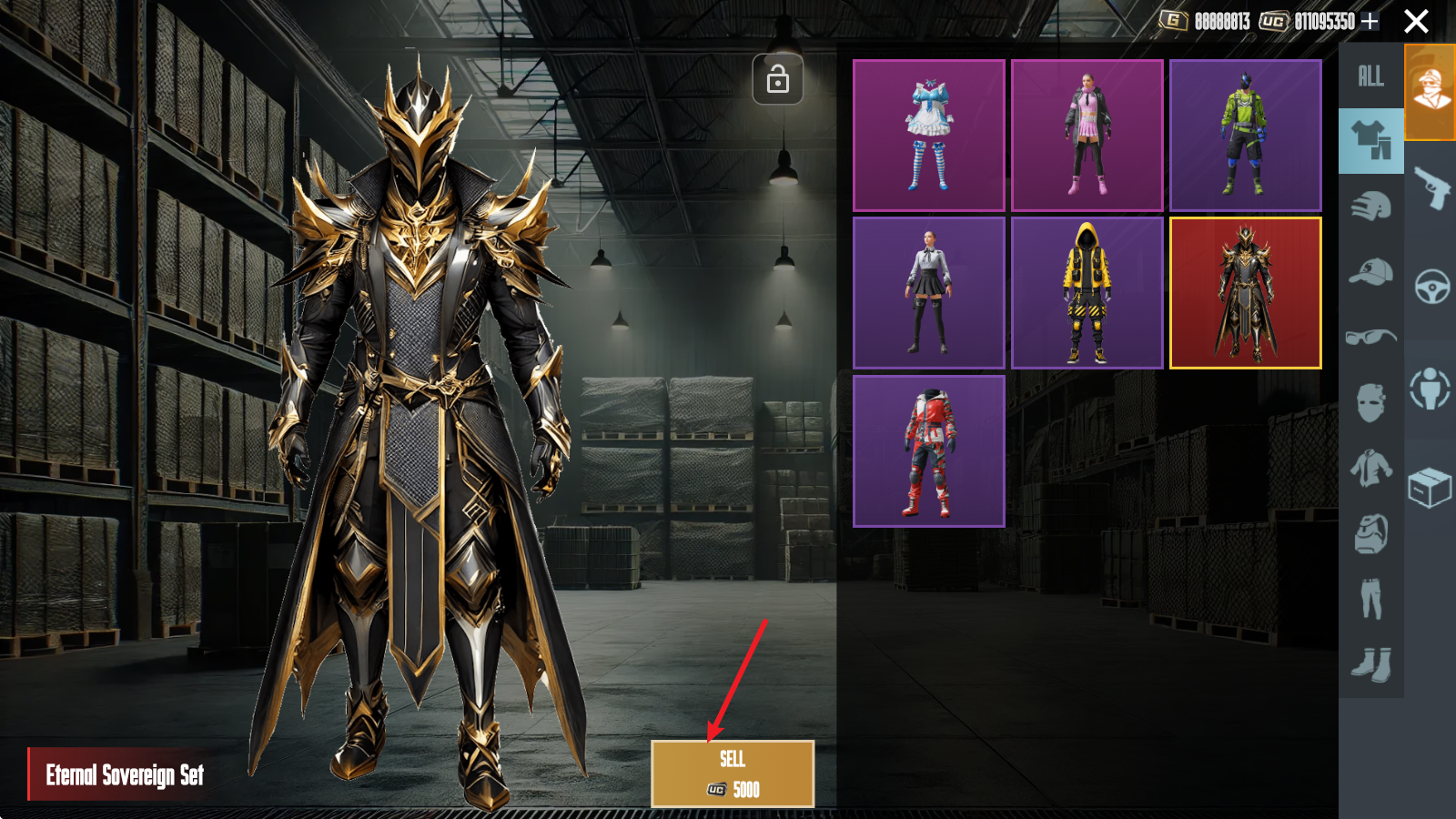Pick the schoolgirl uniform outfit

(x=928, y=293)
